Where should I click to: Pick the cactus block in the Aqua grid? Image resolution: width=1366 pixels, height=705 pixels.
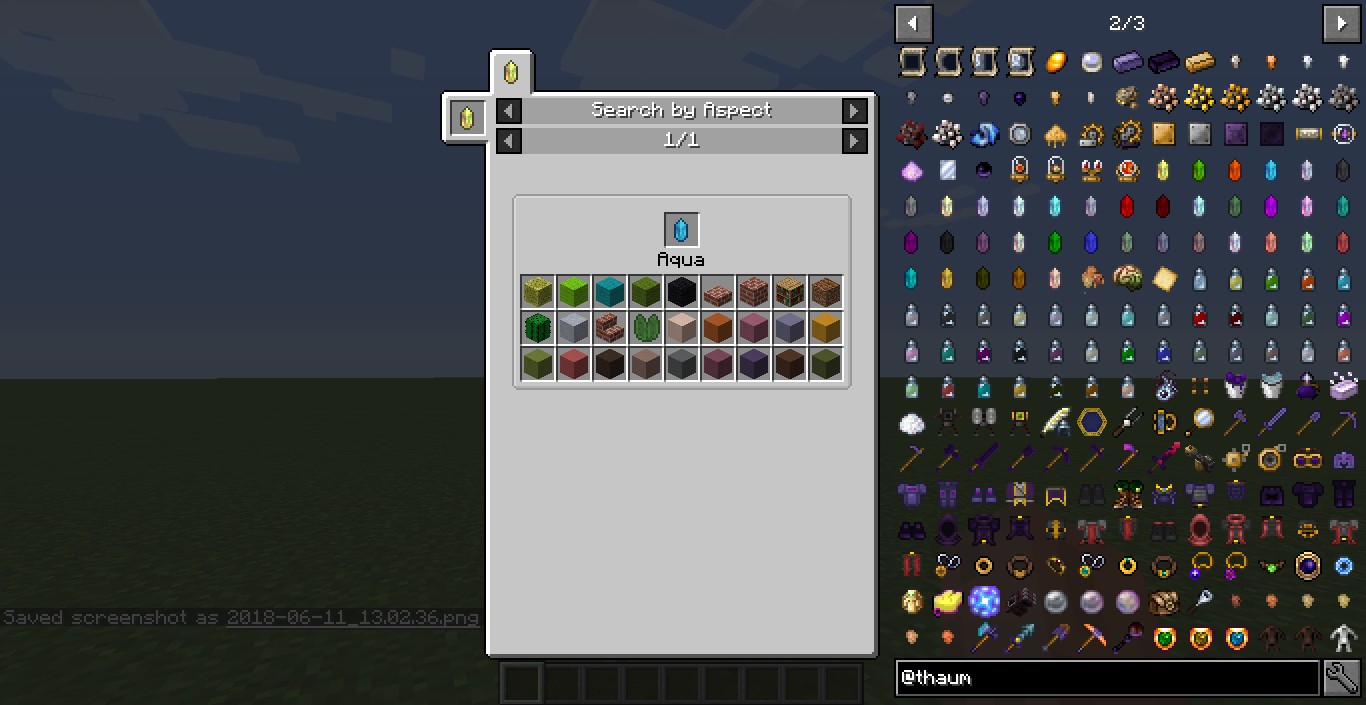(x=538, y=327)
